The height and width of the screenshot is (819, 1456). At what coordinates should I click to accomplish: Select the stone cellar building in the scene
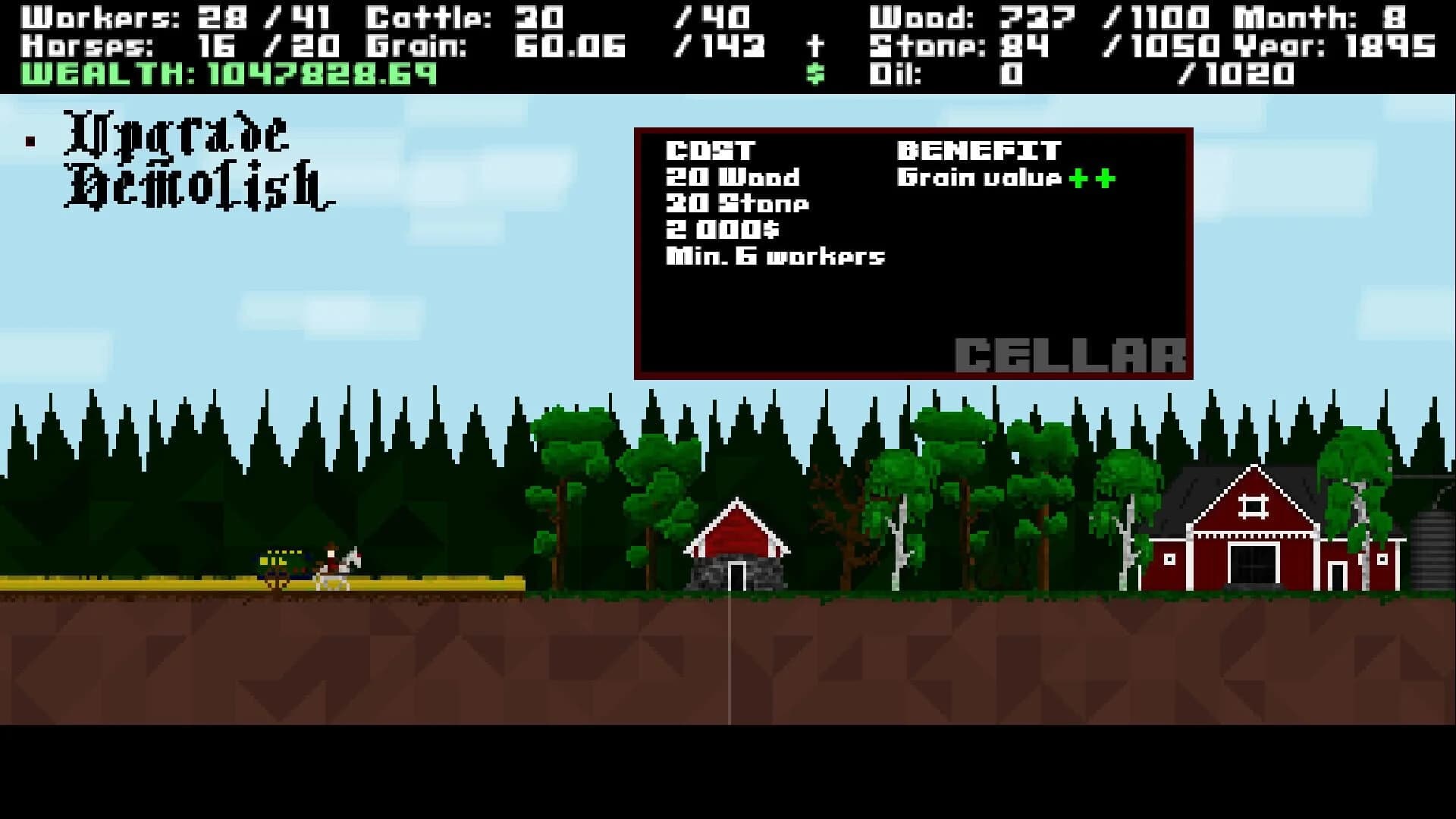point(737,554)
